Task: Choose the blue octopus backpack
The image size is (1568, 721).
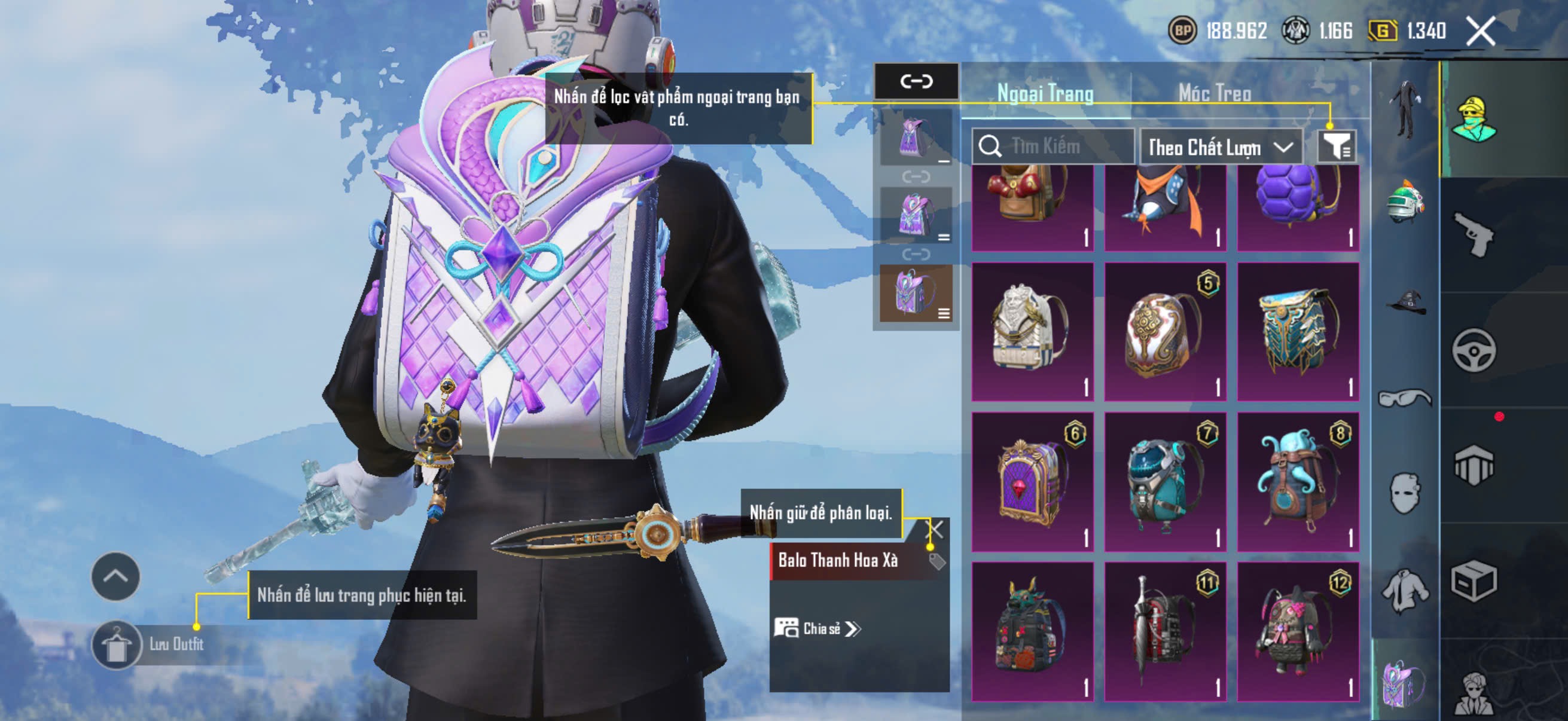Action: (1297, 482)
